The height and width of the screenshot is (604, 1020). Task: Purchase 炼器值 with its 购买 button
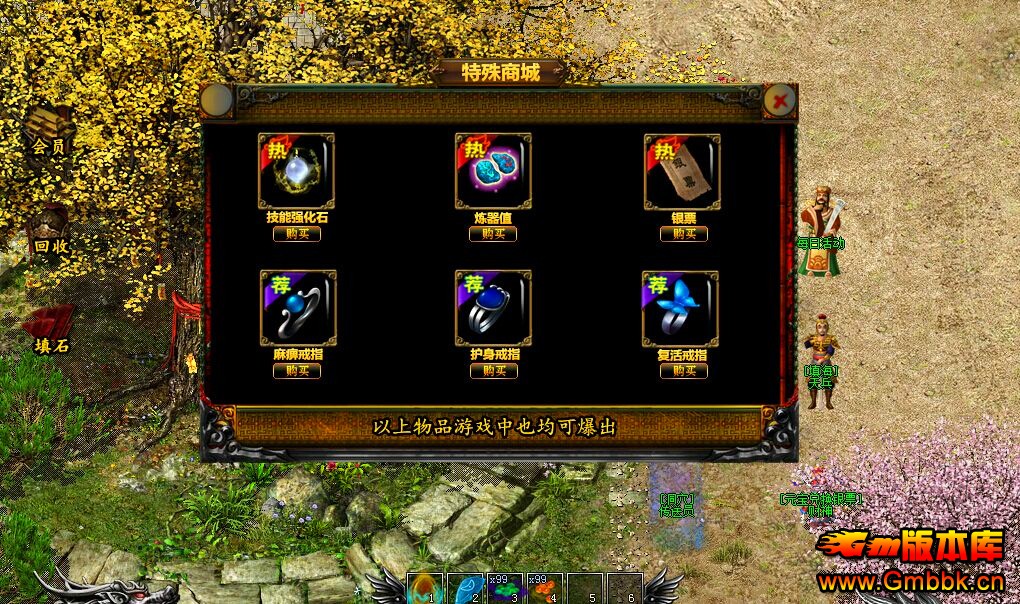point(493,234)
